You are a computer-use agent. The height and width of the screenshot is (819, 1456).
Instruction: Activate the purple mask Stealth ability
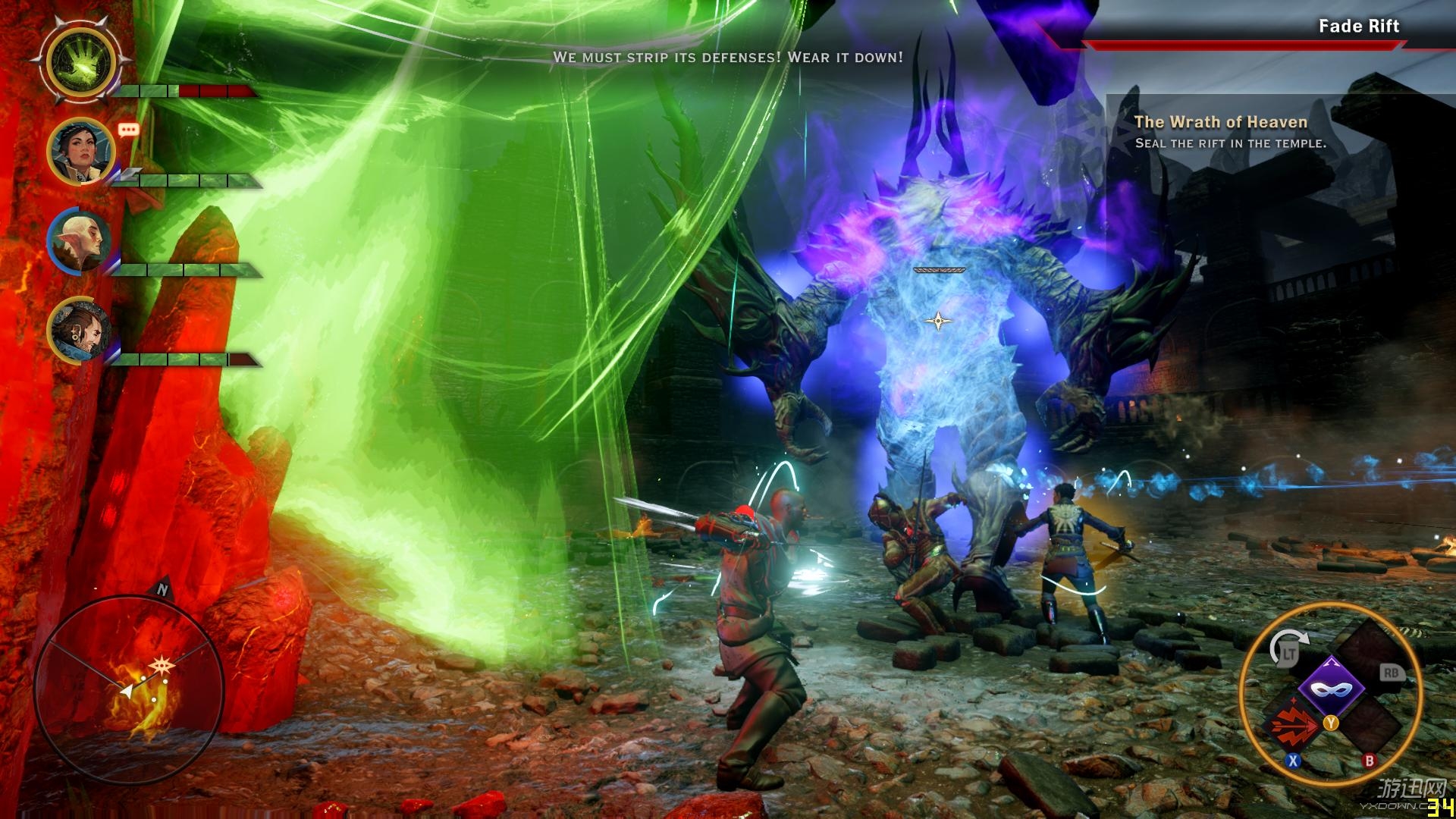click(1331, 689)
